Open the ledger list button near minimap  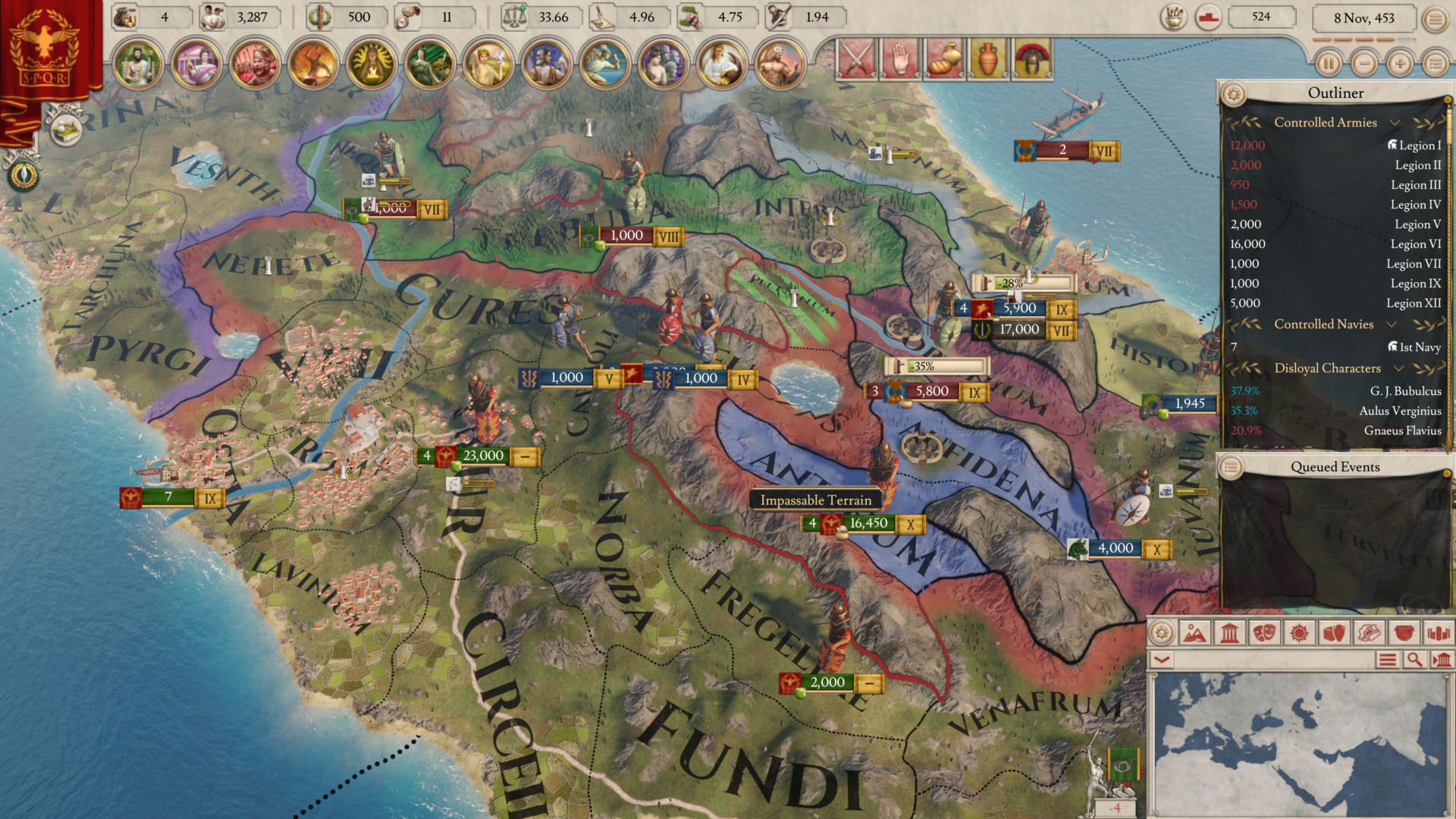[x=1389, y=660]
